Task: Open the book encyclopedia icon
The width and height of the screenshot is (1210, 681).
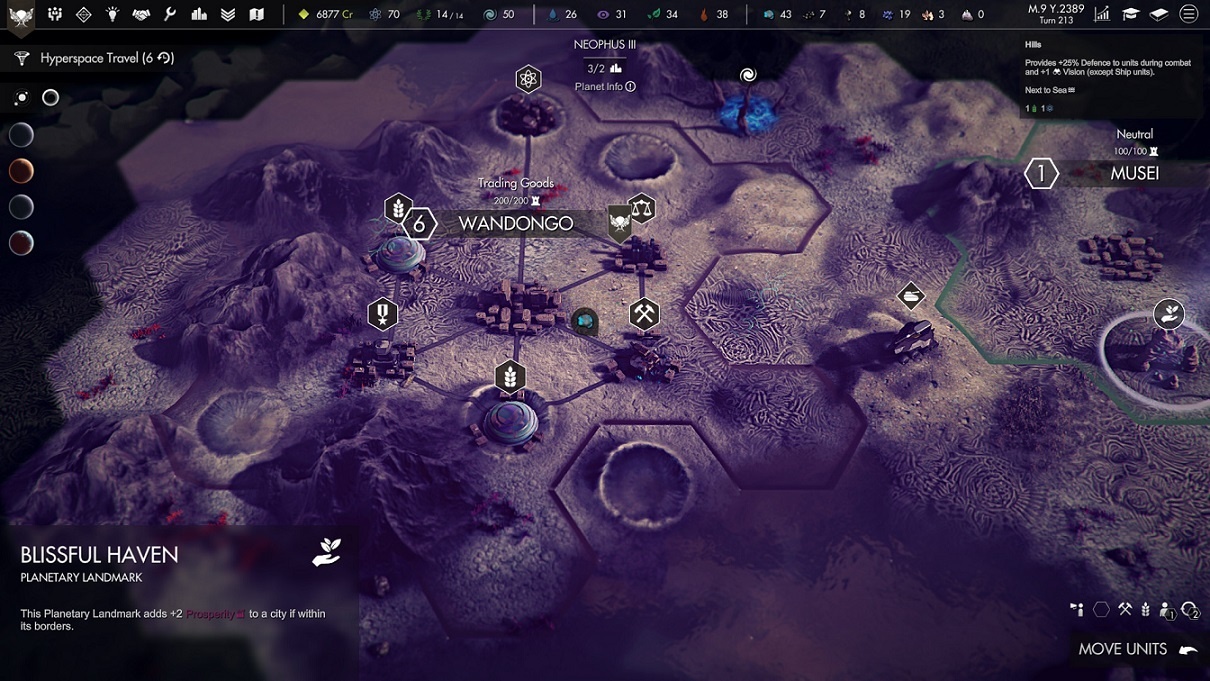Action: 1159,14
